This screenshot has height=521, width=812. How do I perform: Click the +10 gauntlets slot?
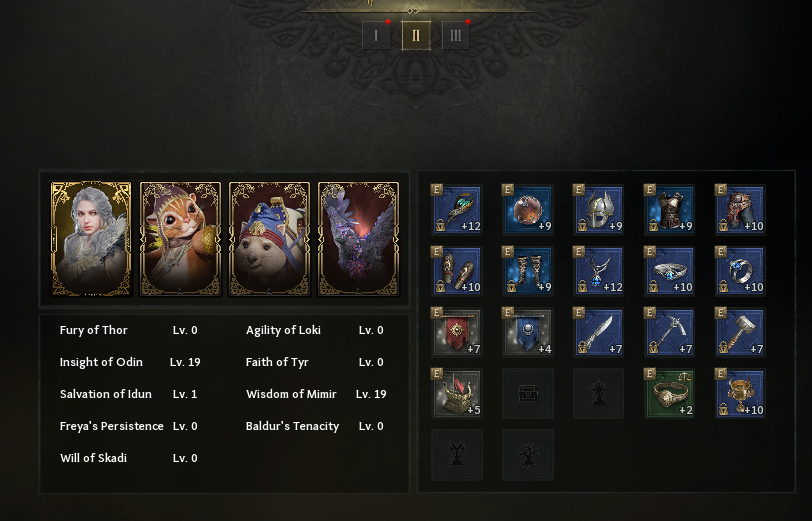457,271
